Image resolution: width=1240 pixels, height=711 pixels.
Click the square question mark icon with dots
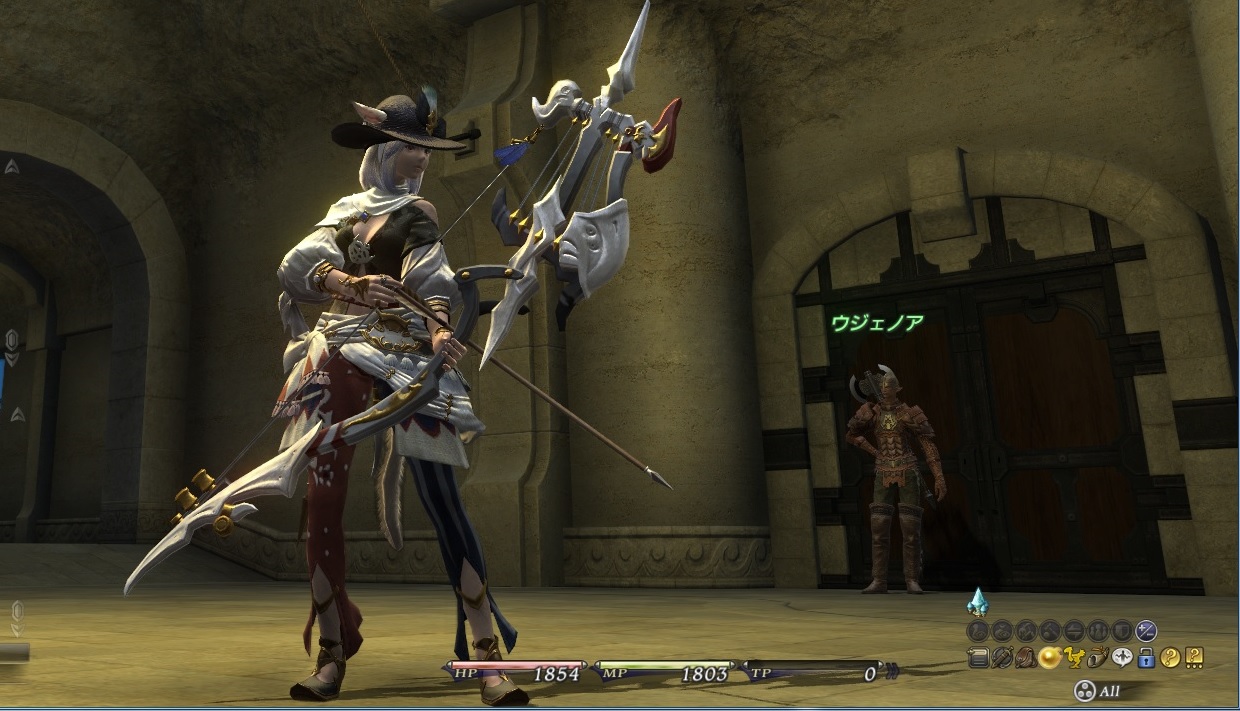click(1194, 657)
